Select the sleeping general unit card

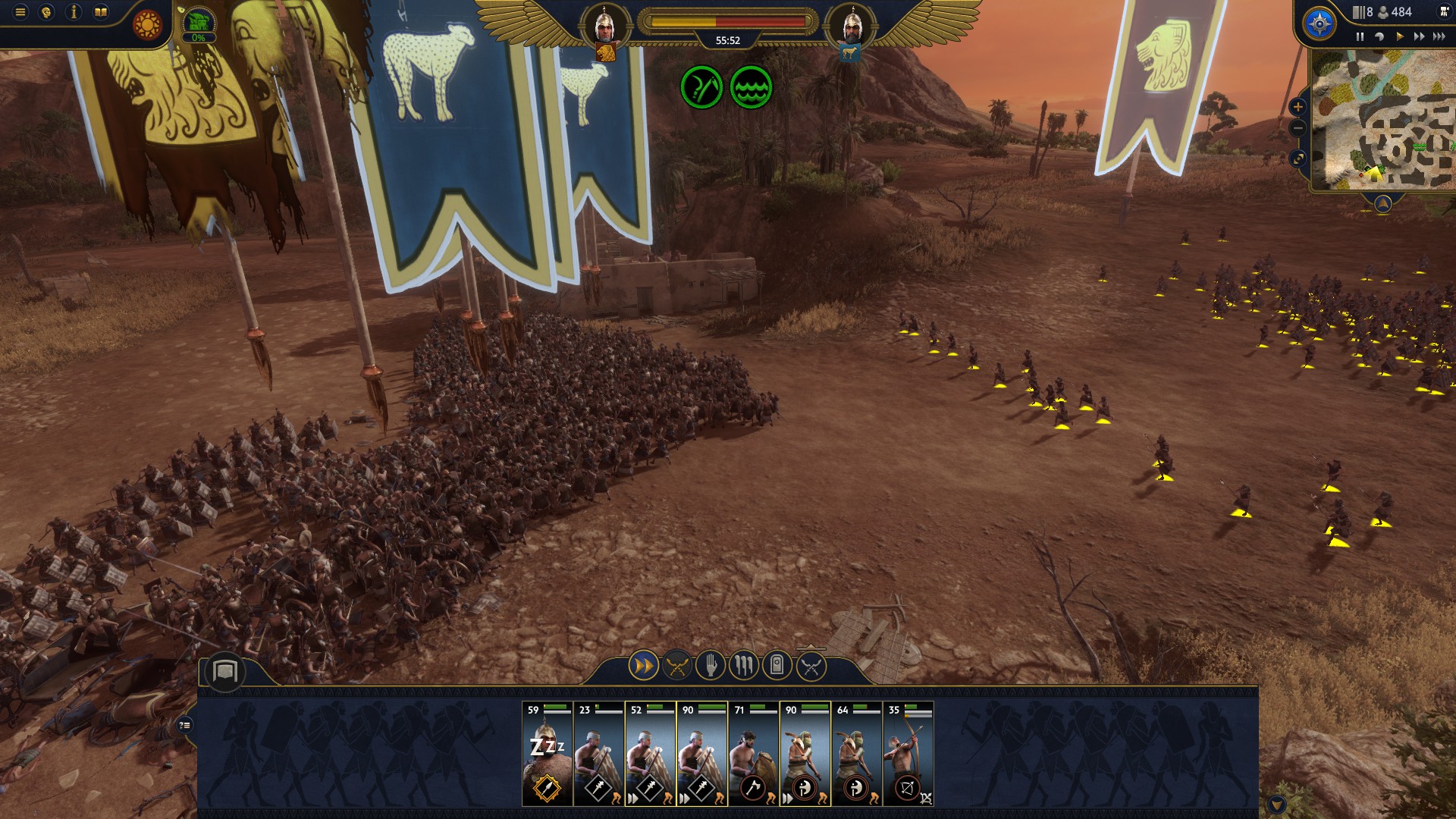[547, 754]
